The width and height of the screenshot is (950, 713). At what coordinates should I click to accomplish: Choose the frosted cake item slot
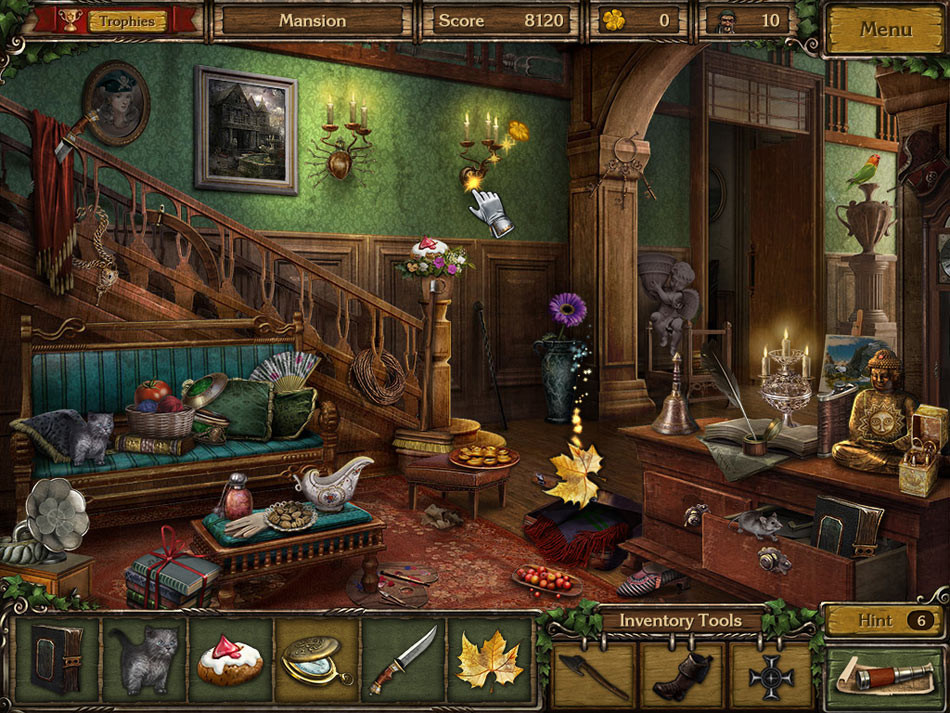click(230, 659)
